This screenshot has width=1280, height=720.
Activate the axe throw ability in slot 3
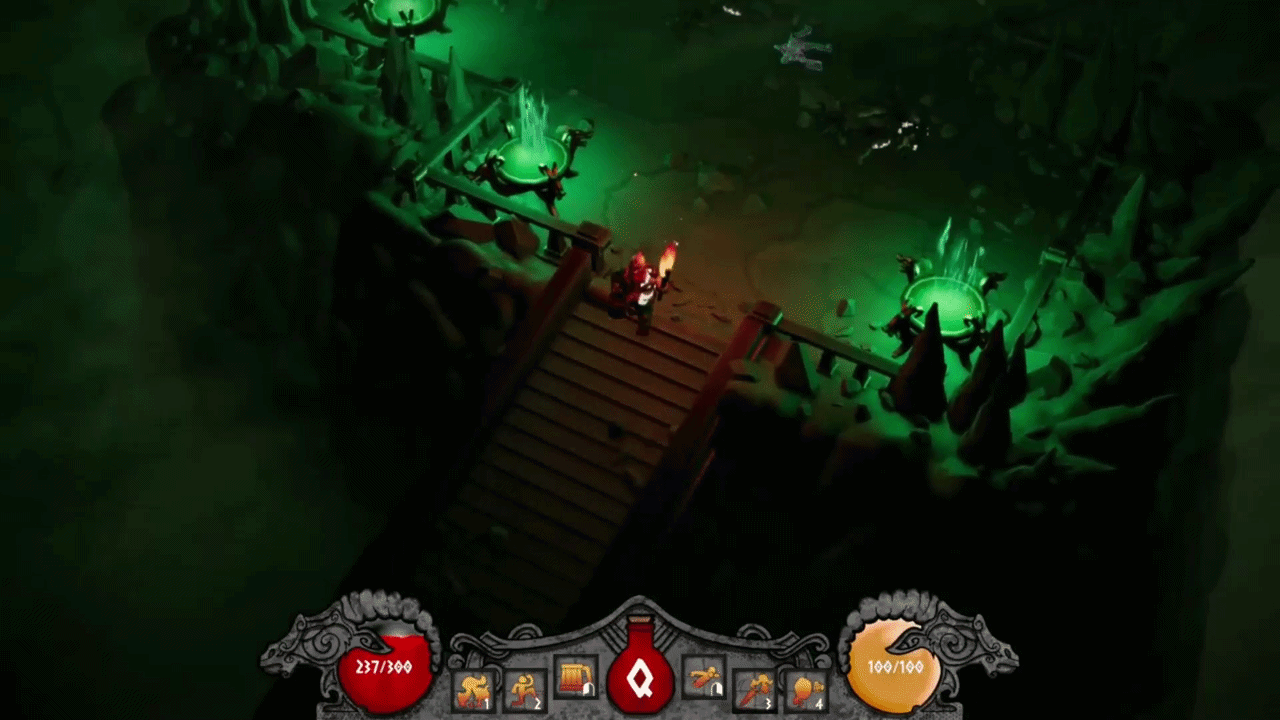point(754,689)
